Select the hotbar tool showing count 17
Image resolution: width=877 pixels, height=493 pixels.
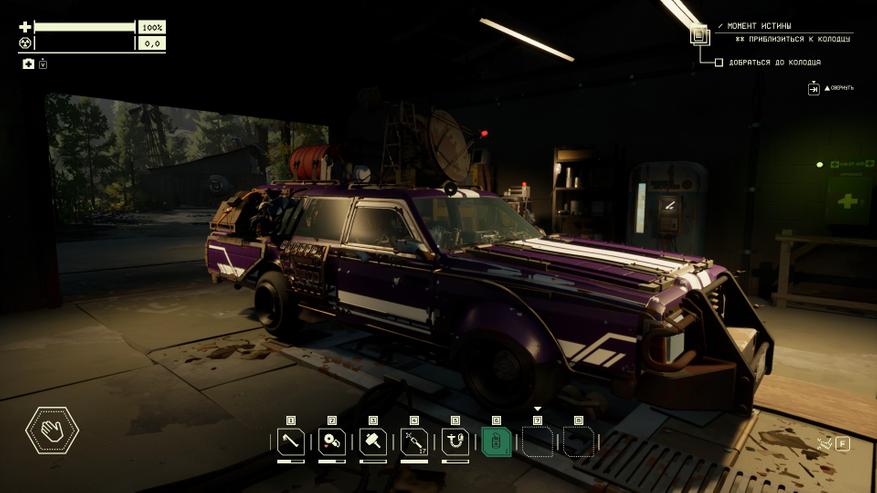tap(414, 441)
